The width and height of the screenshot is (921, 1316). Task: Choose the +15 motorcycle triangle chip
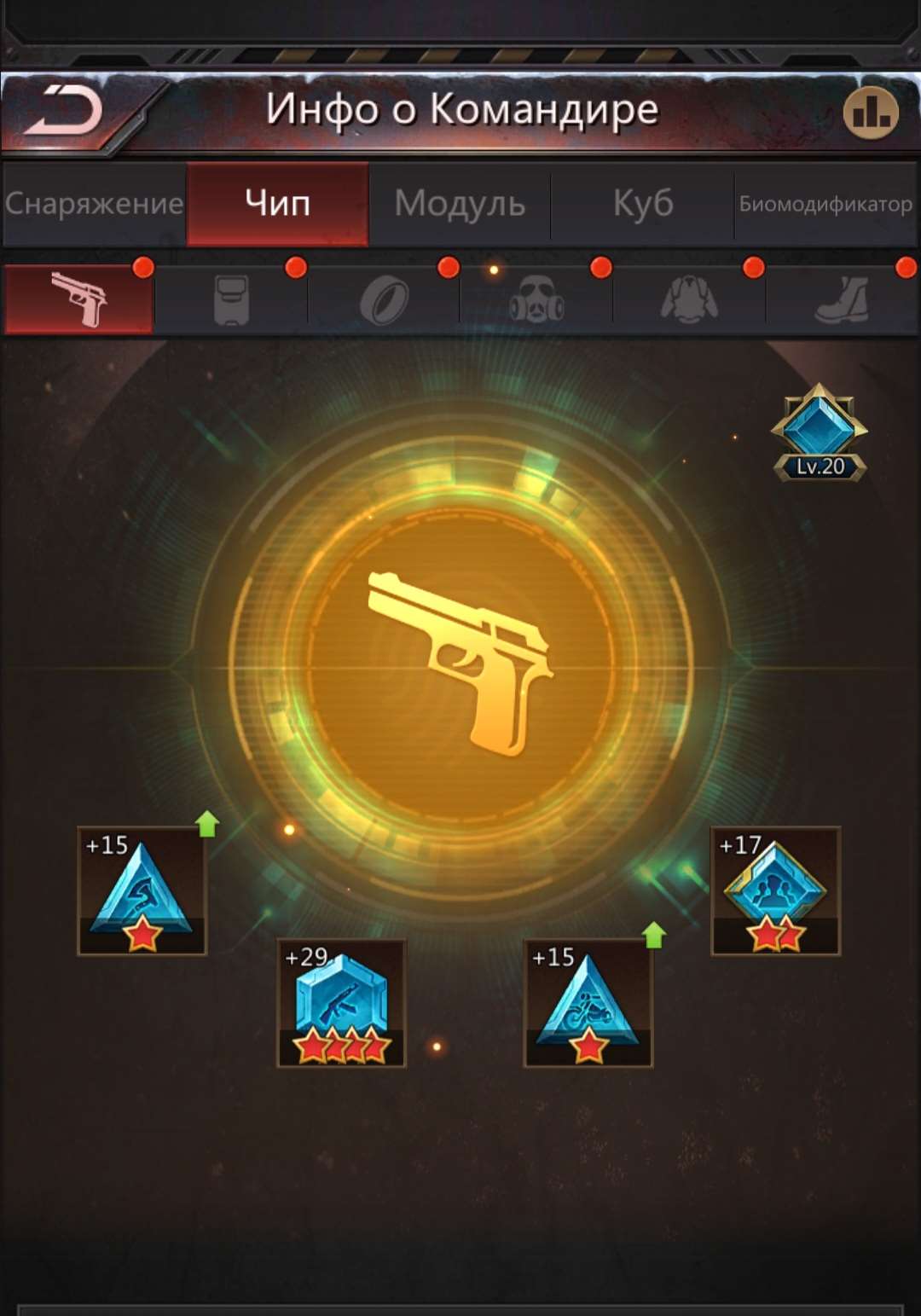pos(588,1003)
